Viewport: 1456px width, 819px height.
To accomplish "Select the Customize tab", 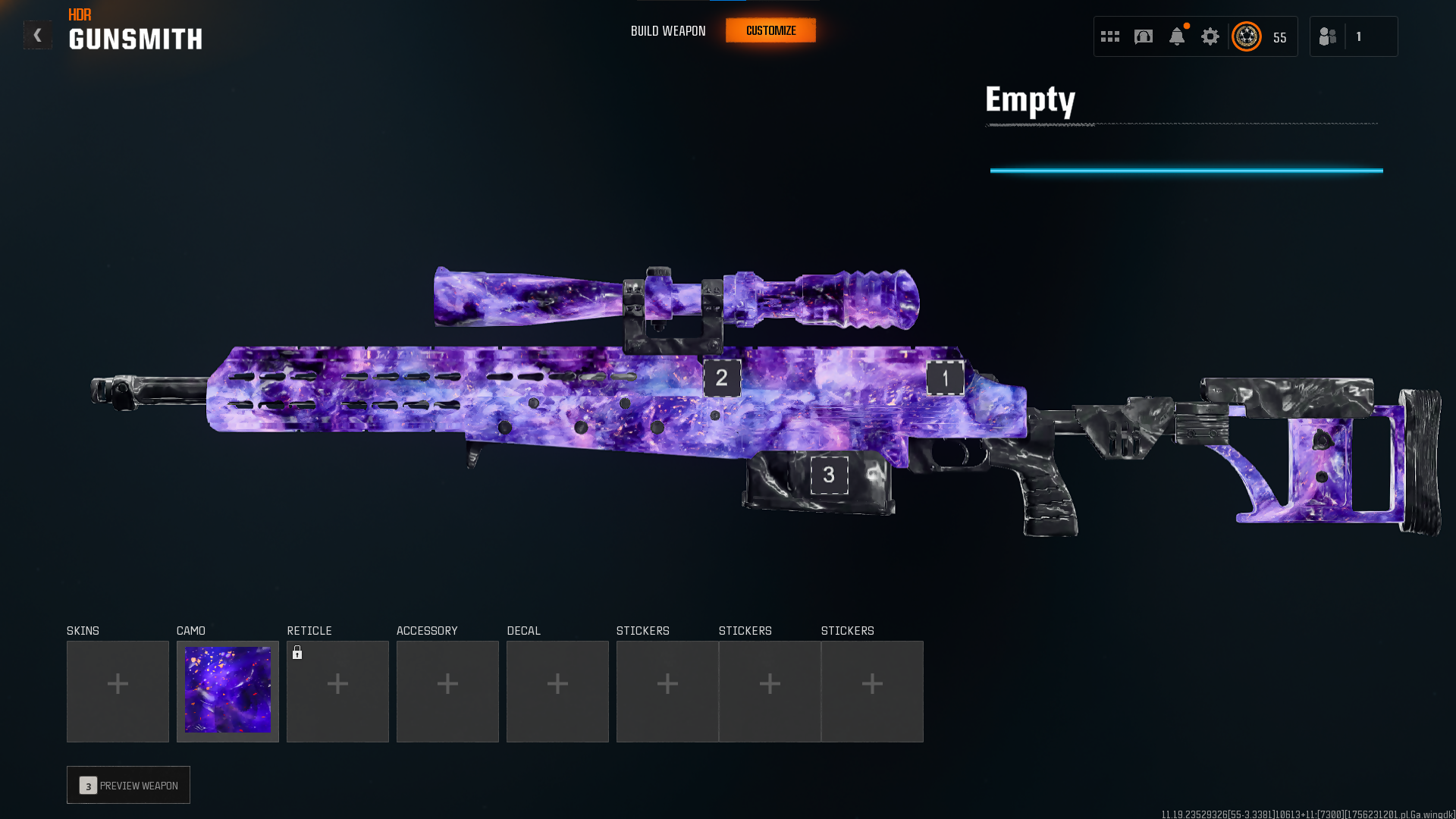I will point(770,31).
